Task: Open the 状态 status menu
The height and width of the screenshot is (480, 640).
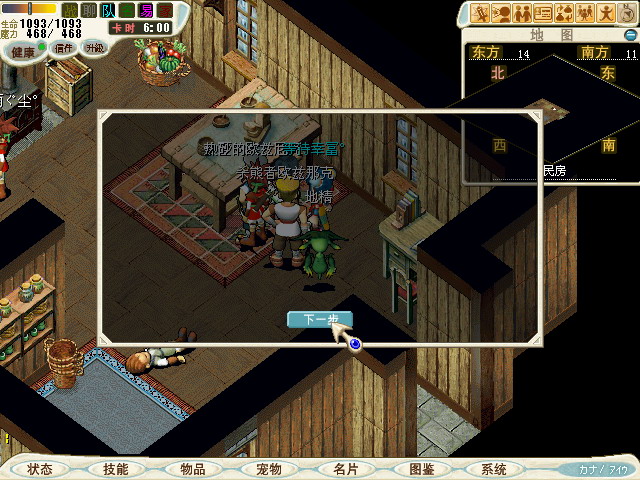Action: point(40,469)
